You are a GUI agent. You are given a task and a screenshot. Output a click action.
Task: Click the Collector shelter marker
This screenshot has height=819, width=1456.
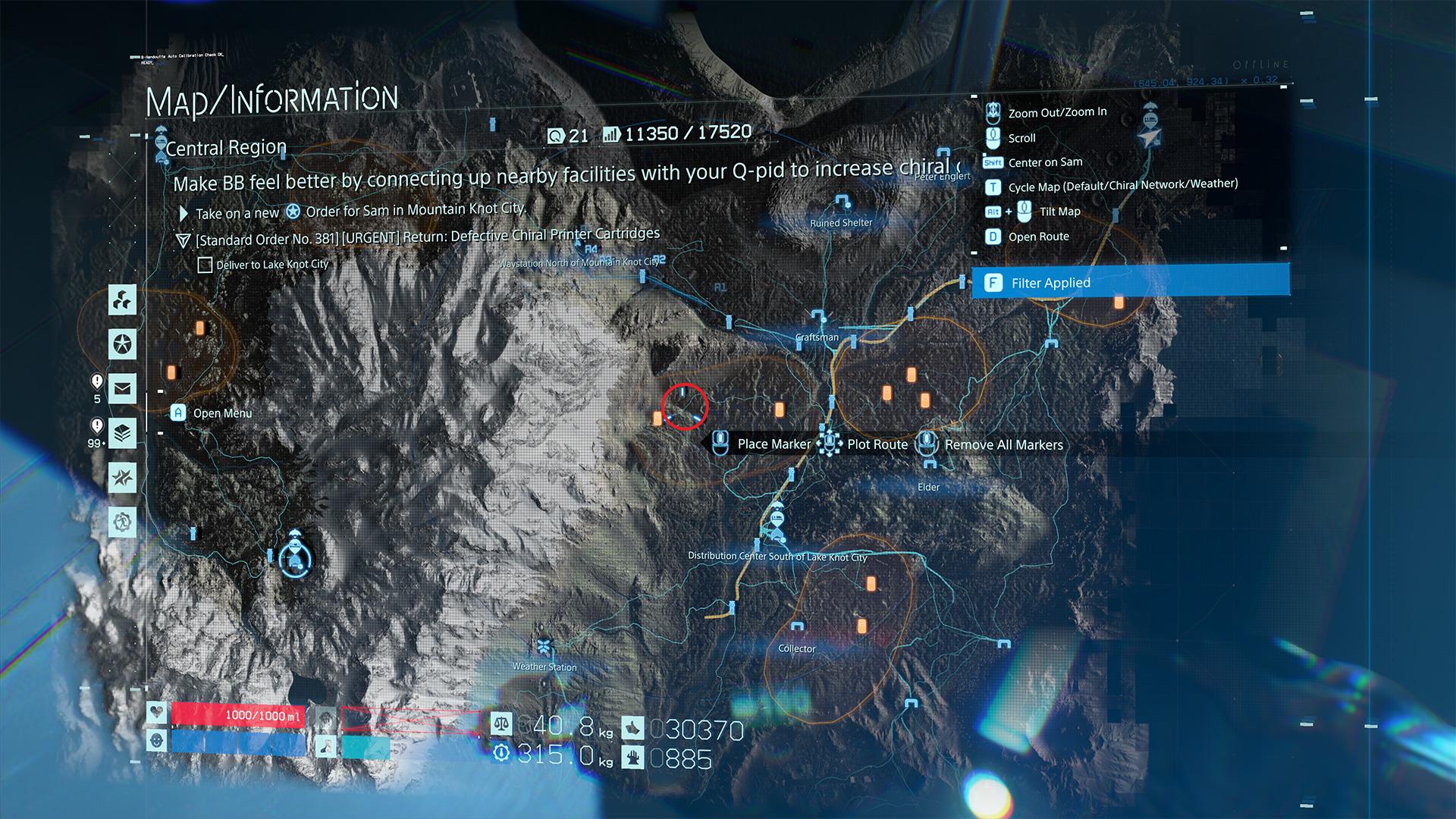[x=796, y=629]
